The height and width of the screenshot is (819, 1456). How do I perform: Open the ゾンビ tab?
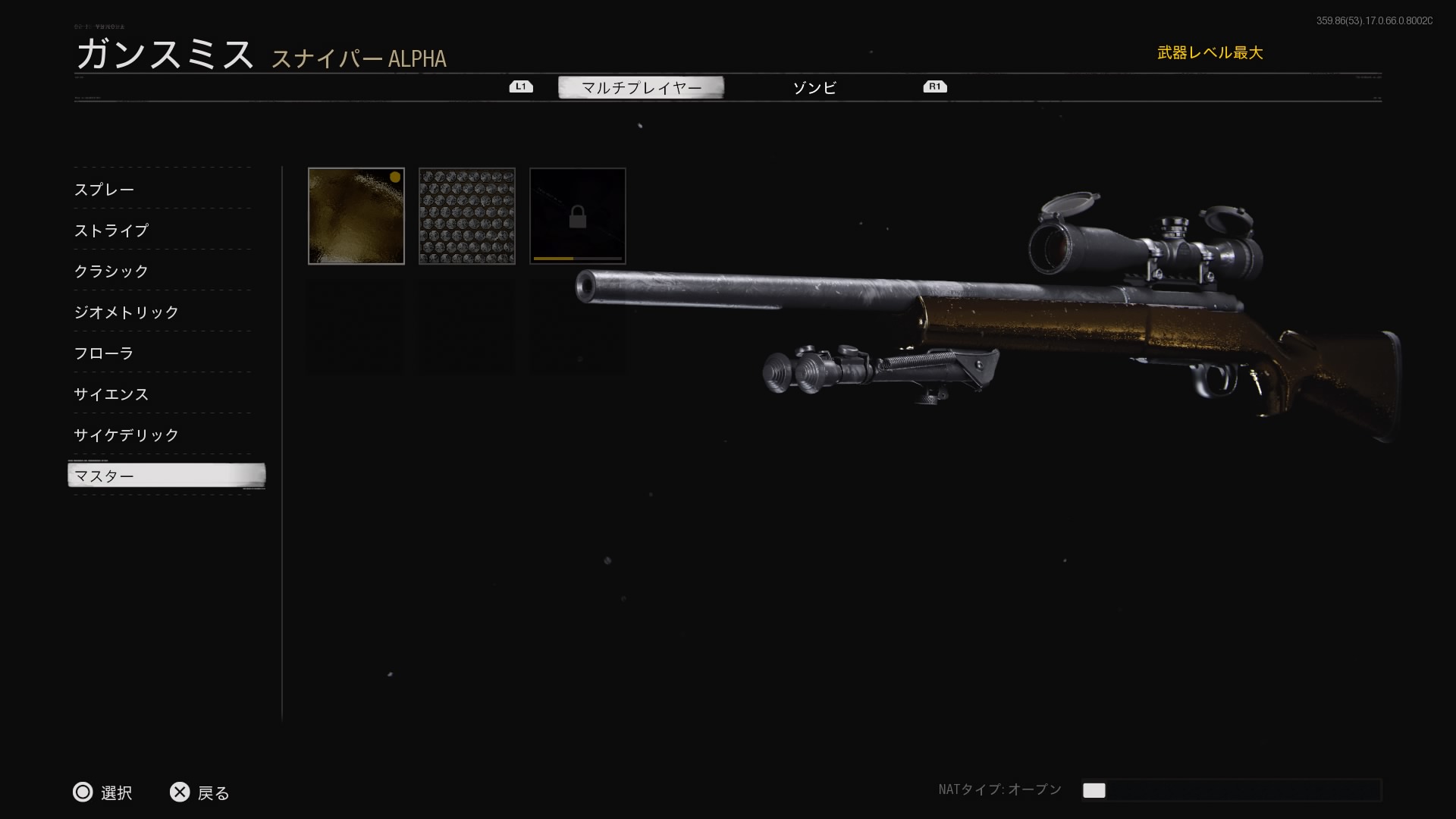[x=814, y=88]
